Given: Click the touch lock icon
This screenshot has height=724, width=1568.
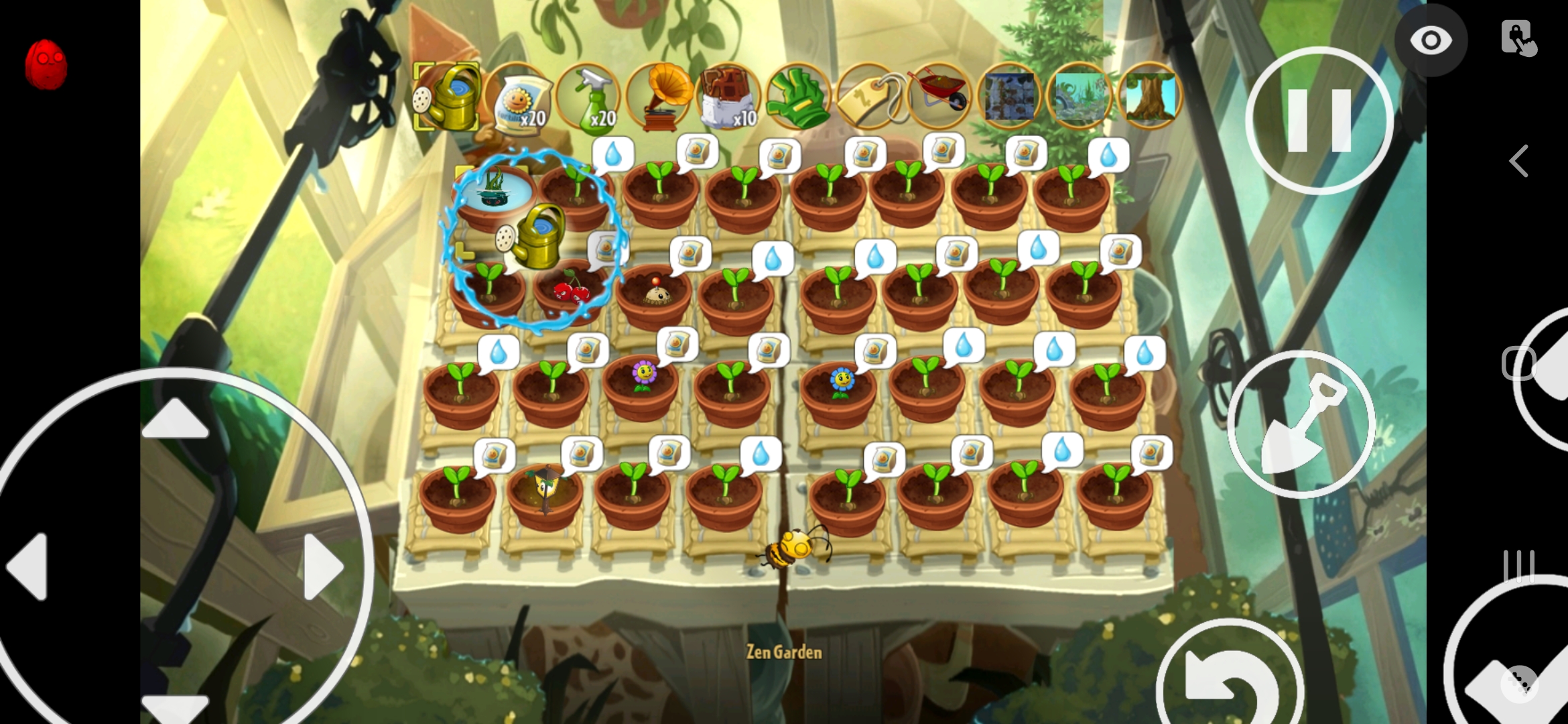Looking at the screenshot, I should point(1518,38).
